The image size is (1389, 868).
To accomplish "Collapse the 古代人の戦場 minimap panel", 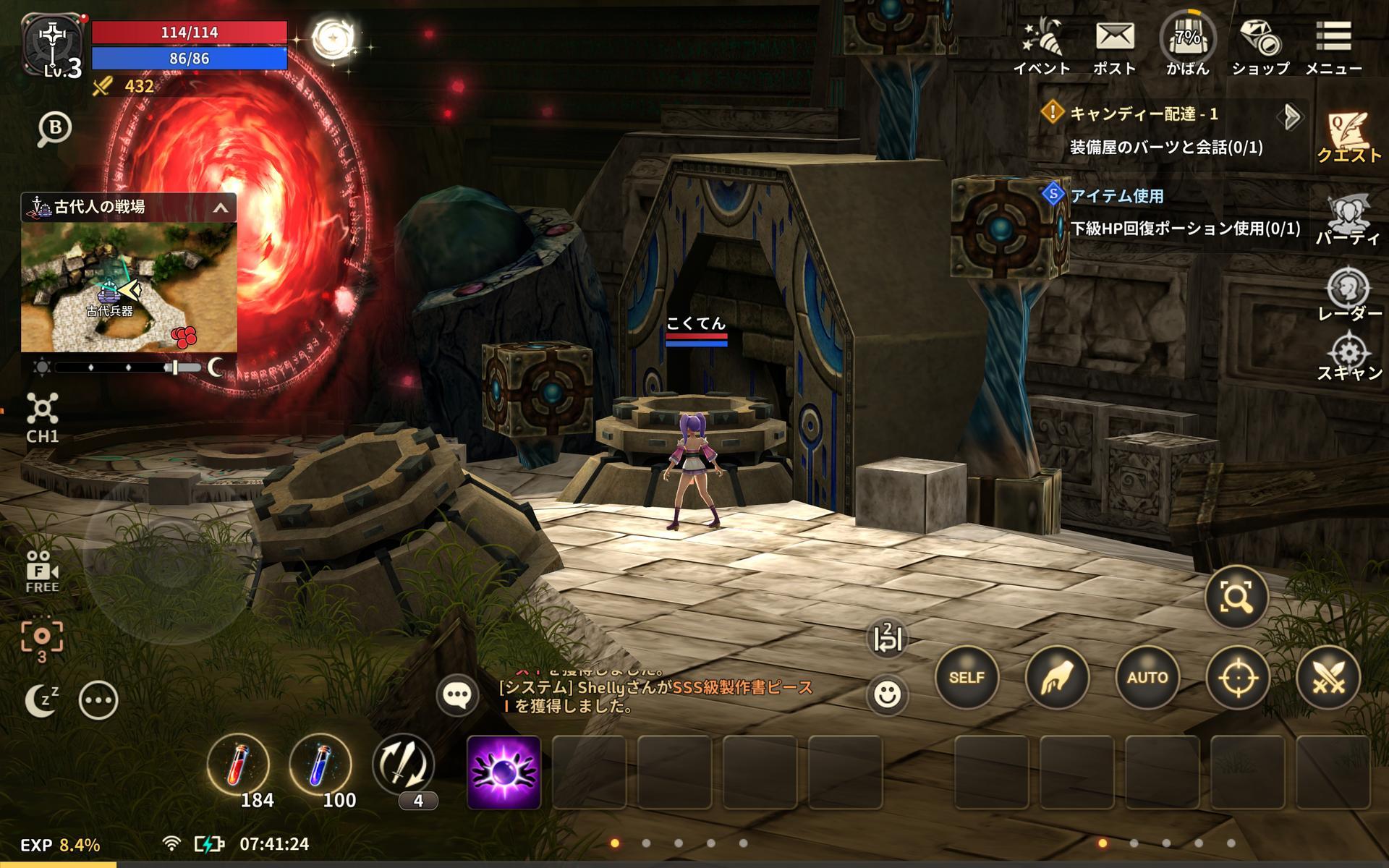I will pyautogui.click(x=221, y=208).
